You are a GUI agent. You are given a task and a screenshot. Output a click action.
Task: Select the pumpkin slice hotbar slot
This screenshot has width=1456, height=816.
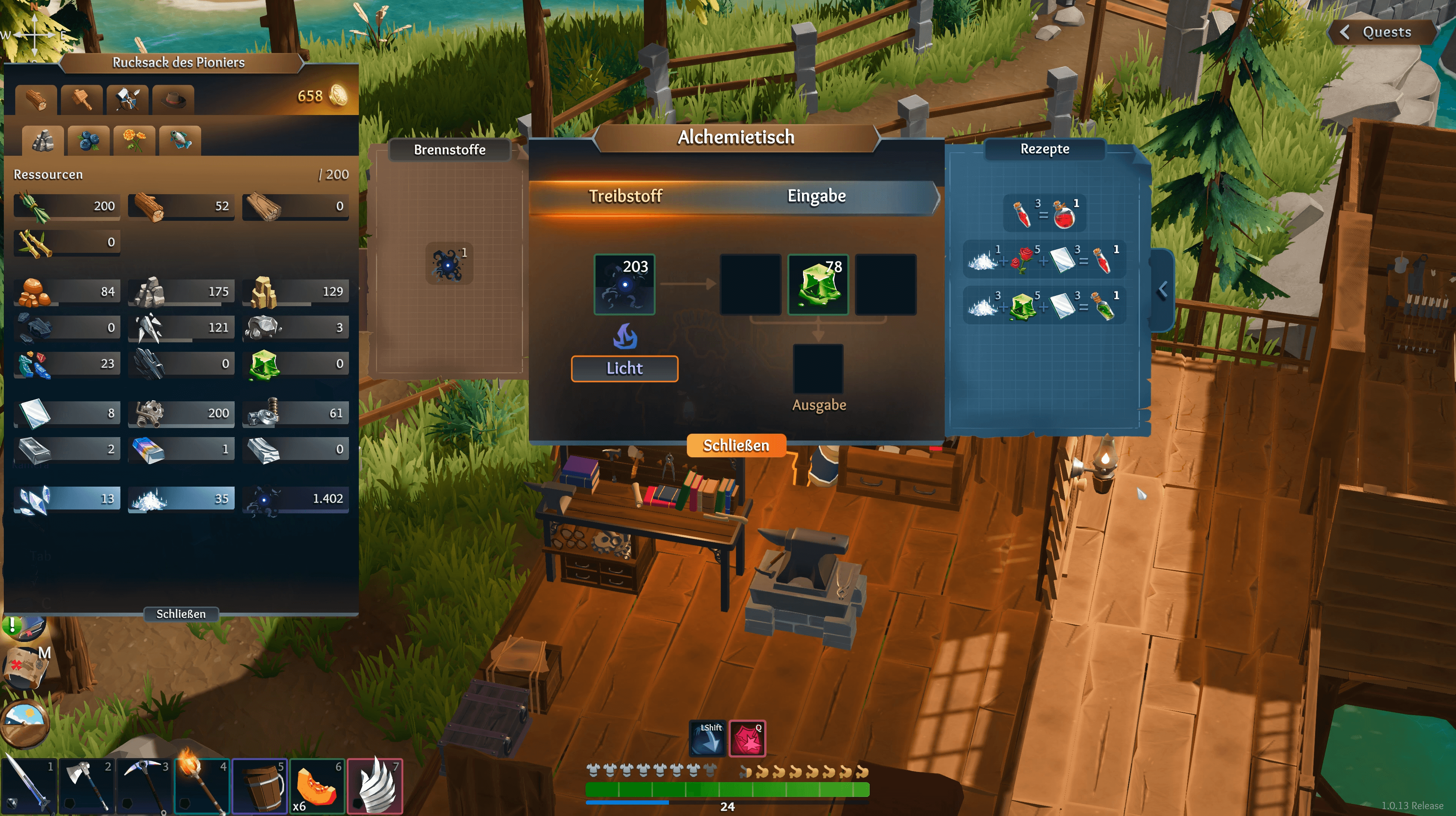pyautogui.click(x=317, y=786)
